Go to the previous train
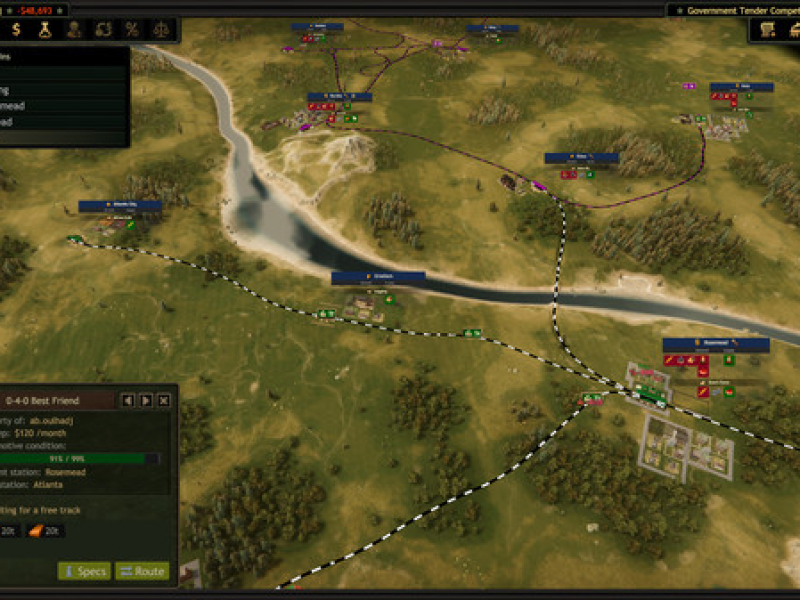Screen dimensions: 800x600 (128, 401)
